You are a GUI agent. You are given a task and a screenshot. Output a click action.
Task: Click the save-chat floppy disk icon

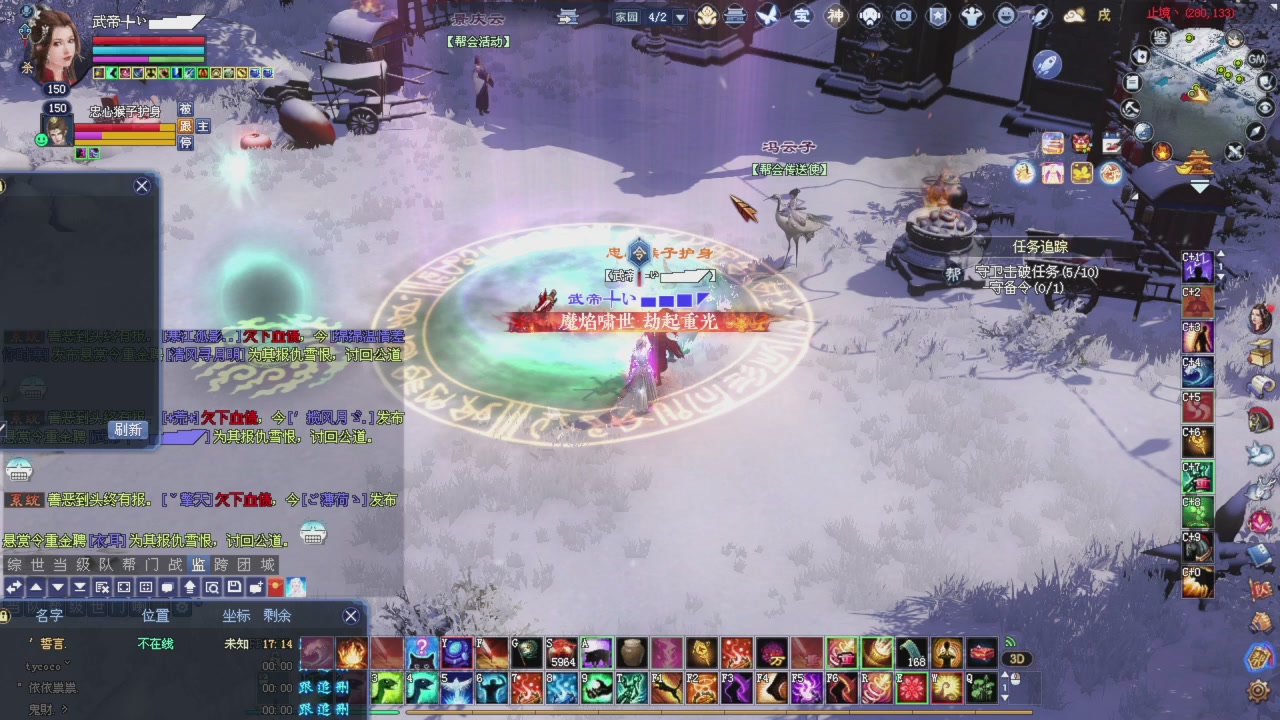click(x=234, y=587)
